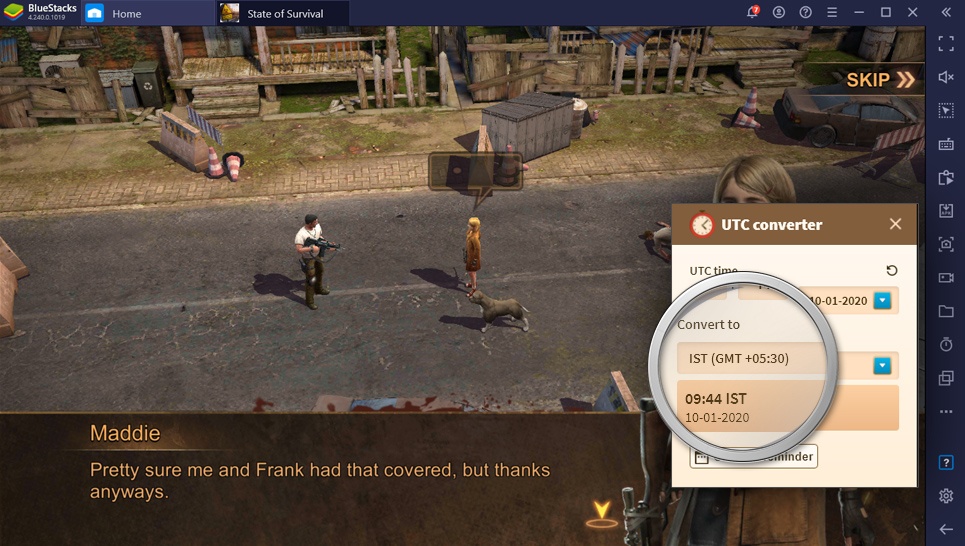Skip the cutscene dialogue
This screenshot has height=546, width=965.
point(880,80)
